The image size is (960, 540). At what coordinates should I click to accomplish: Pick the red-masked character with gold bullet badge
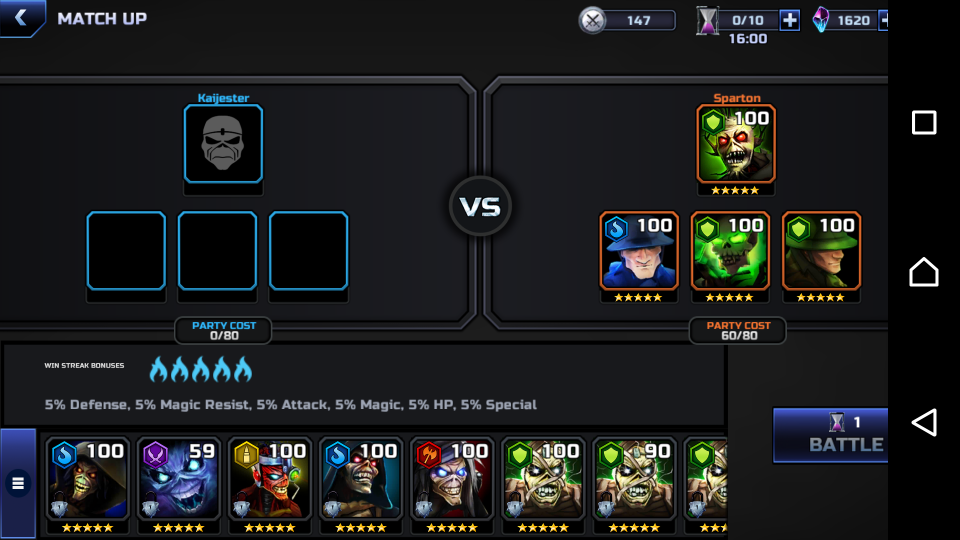tap(269, 480)
